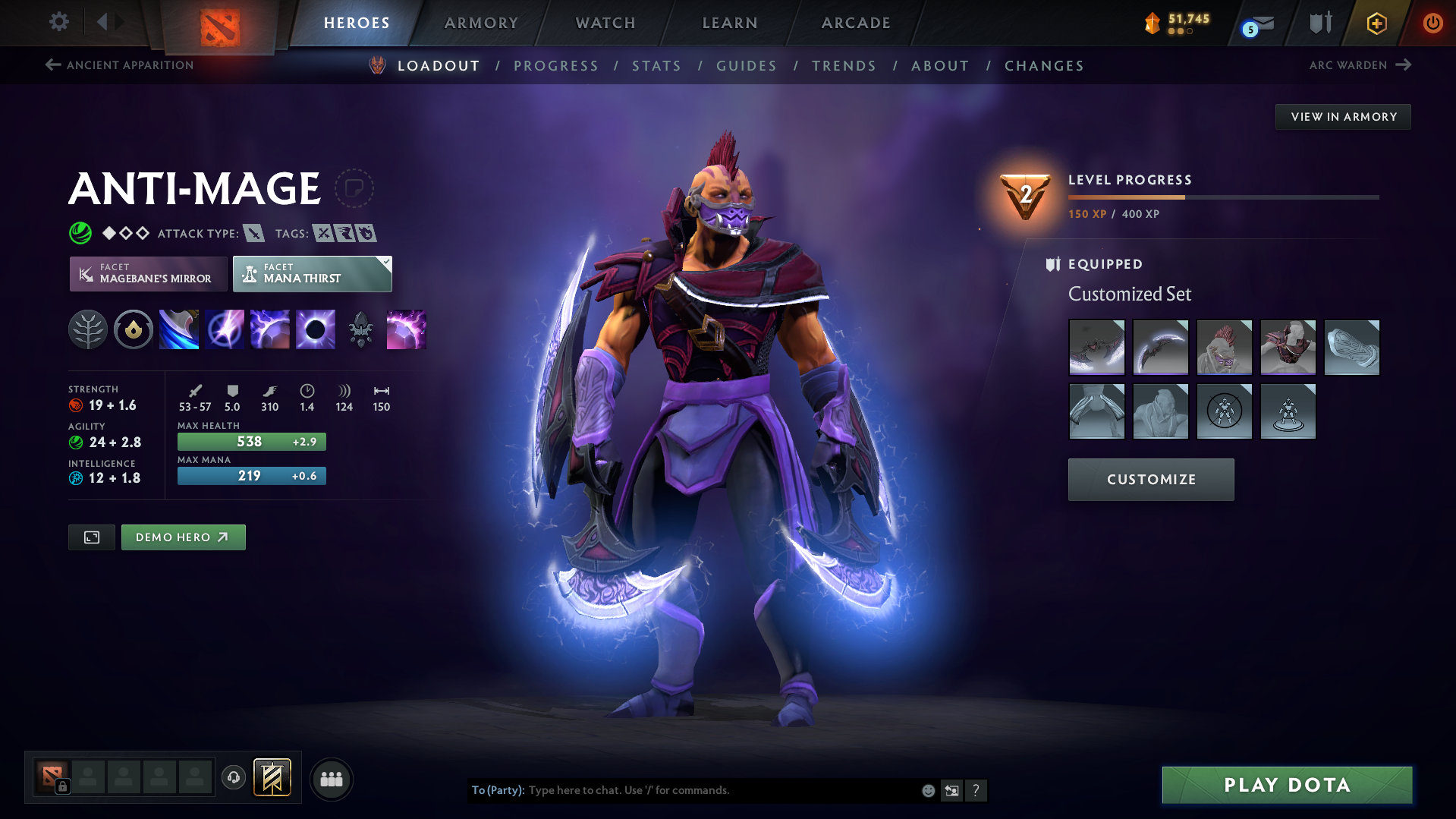Viewport: 1456px width, 819px height.
Task: Go to the Learn tab
Action: tap(730, 23)
